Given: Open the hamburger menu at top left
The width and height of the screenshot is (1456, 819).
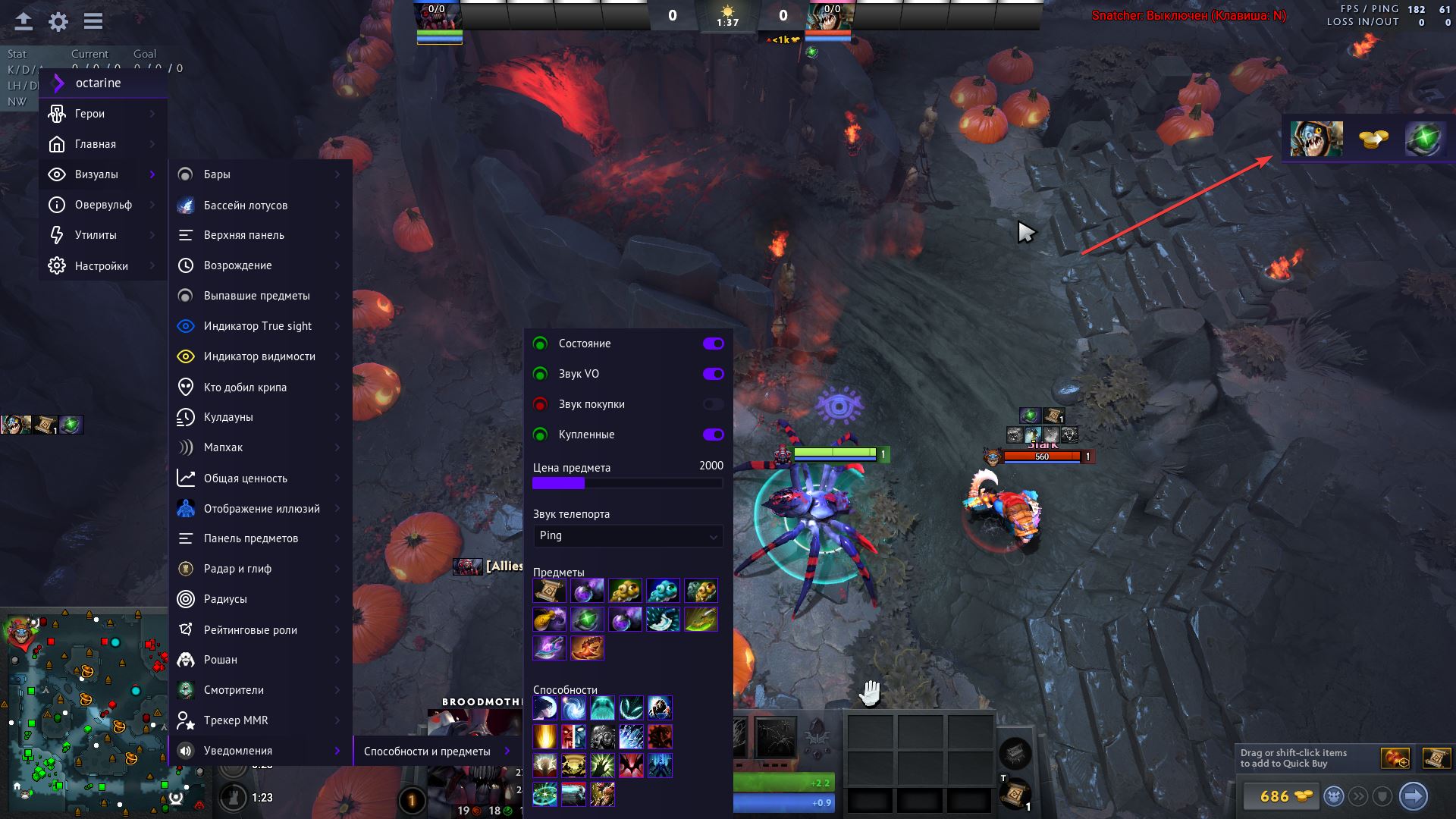Looking at the screenshot, I should (93, 21).
